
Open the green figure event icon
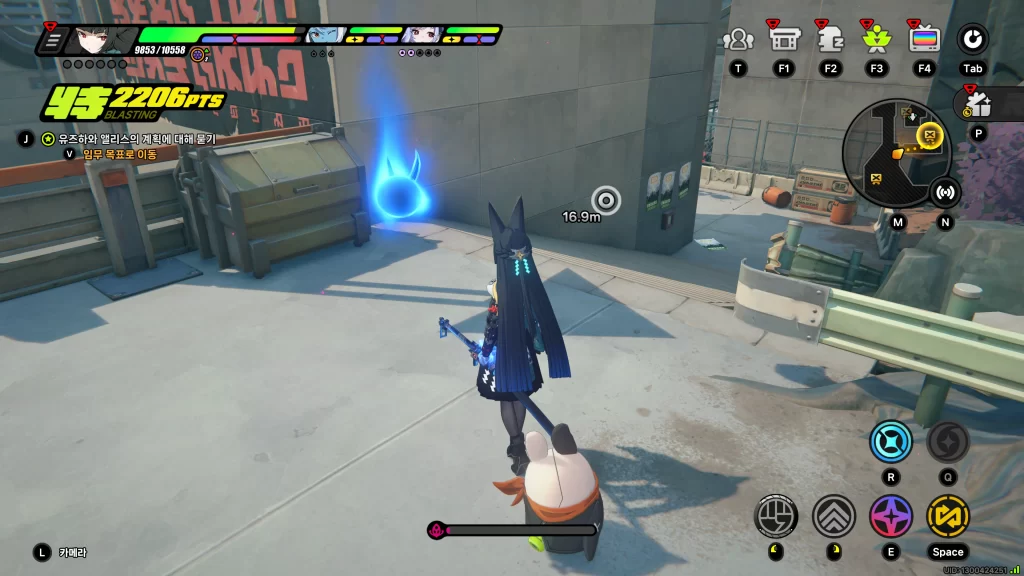(x=876, y=39)
